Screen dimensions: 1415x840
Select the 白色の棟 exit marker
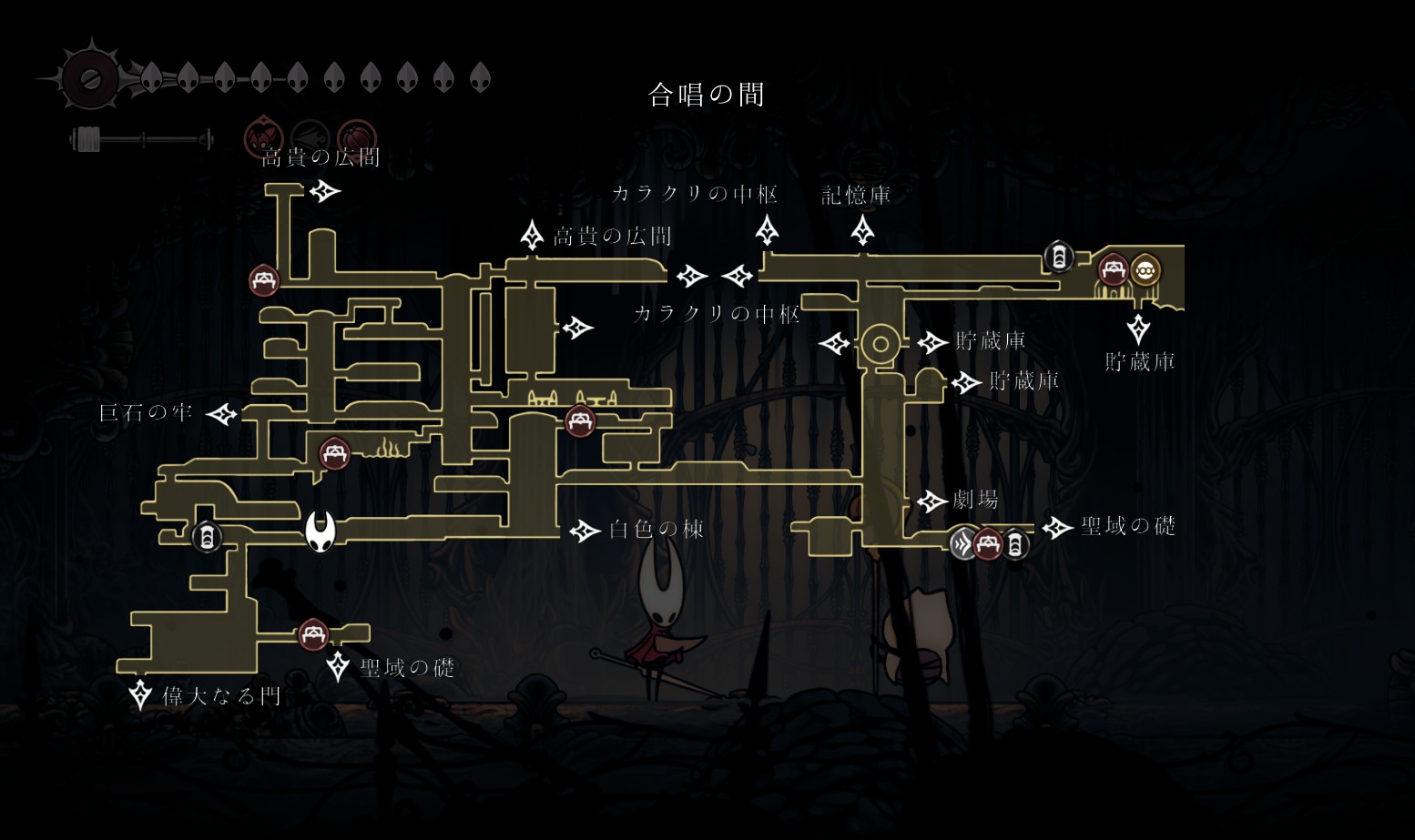point(584,531)
